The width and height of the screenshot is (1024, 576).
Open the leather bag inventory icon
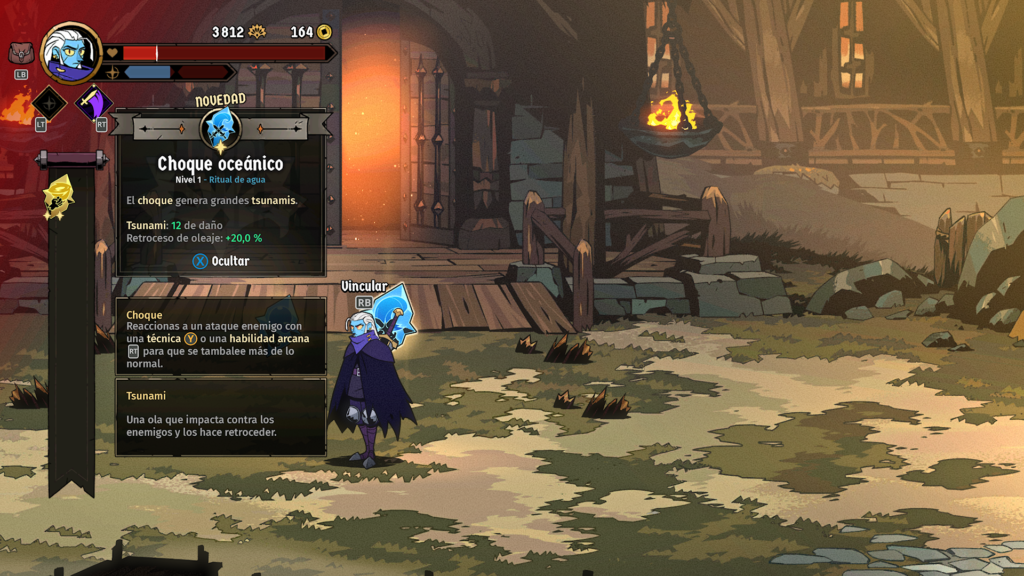[x=21, y=53]
